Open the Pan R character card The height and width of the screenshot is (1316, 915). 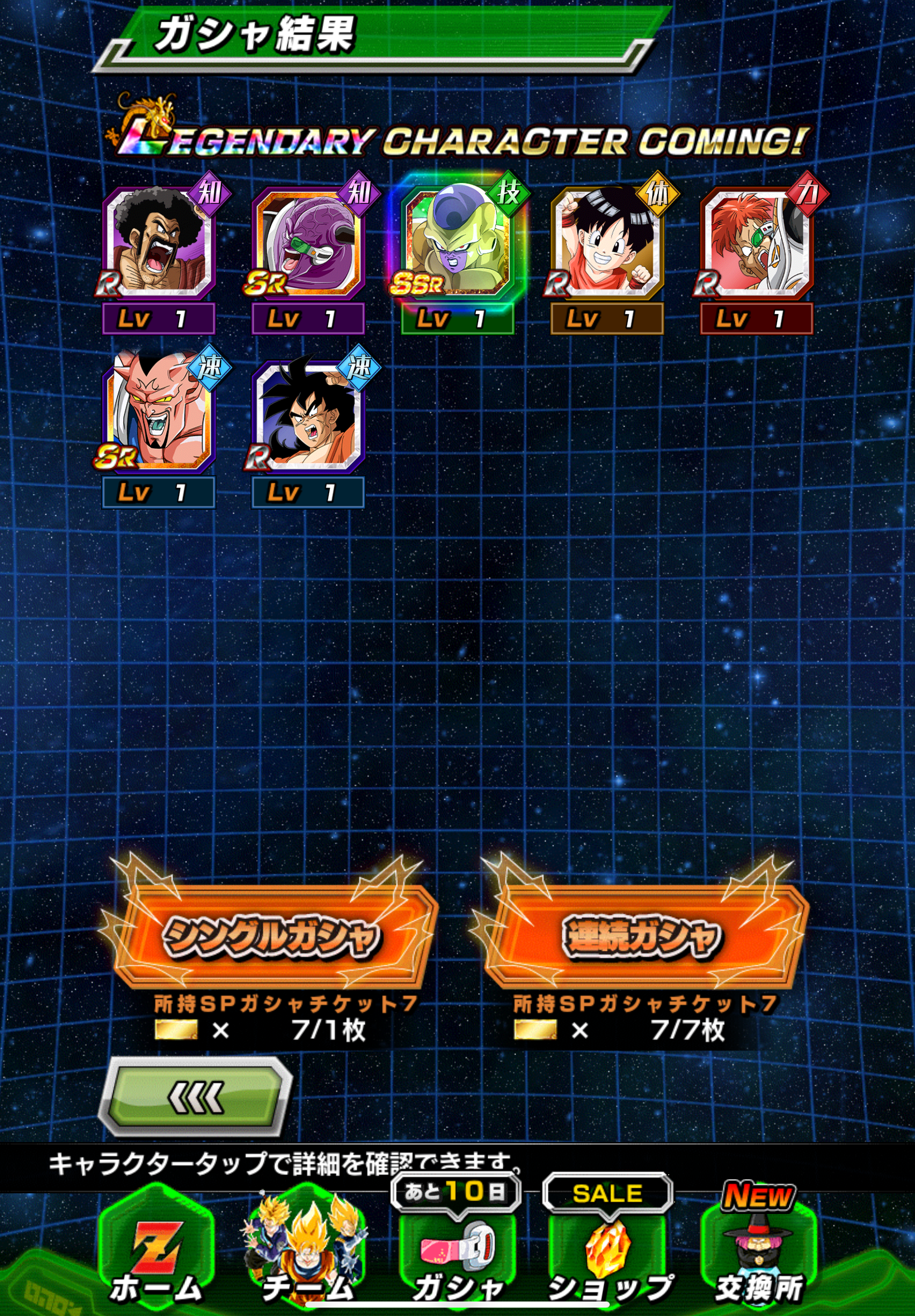[607, 244]
